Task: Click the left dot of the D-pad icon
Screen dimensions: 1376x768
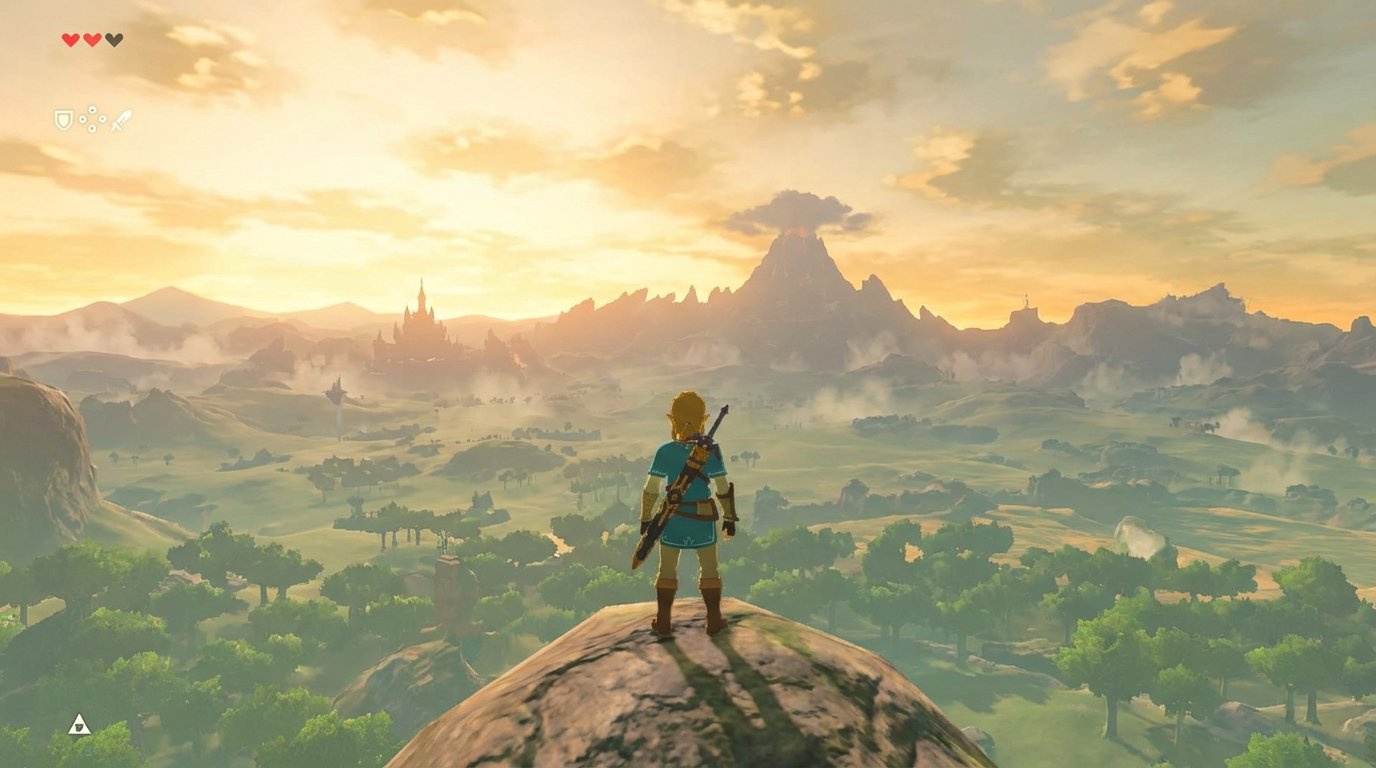Action: 82,119
